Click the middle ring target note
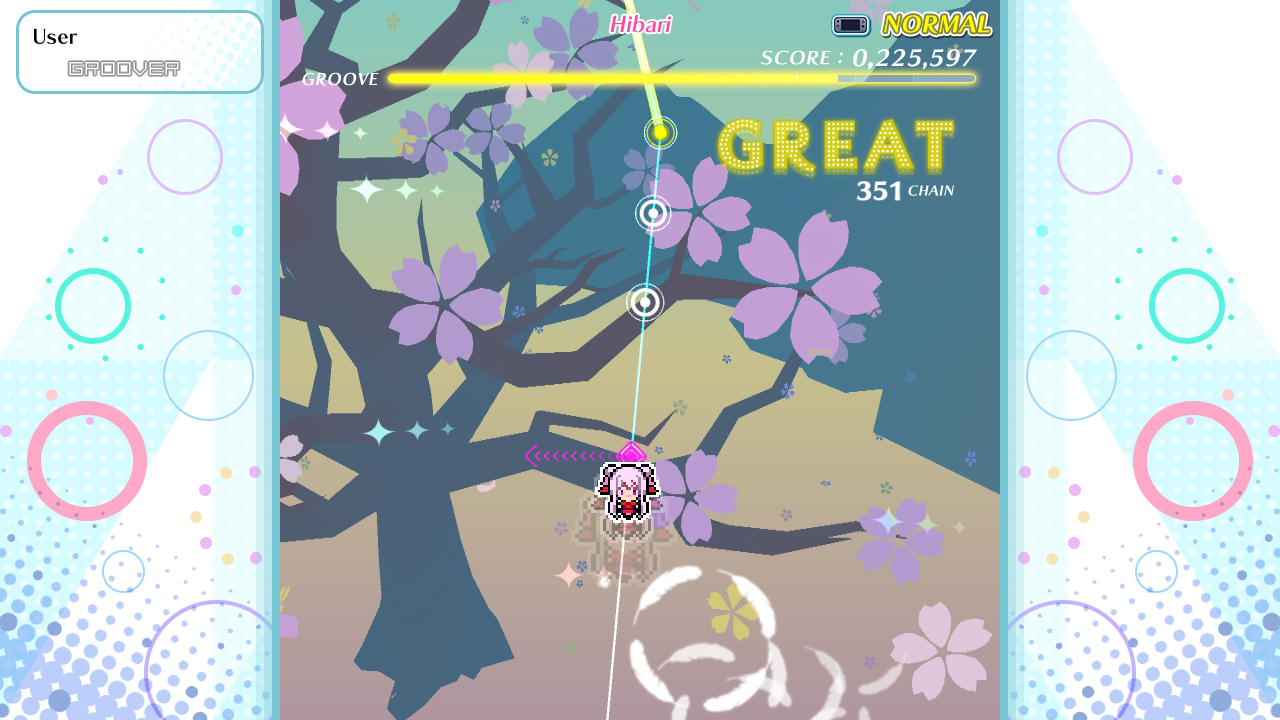Image resolution: width=1280 pixels, height=720 pixels. click(652, 215)
